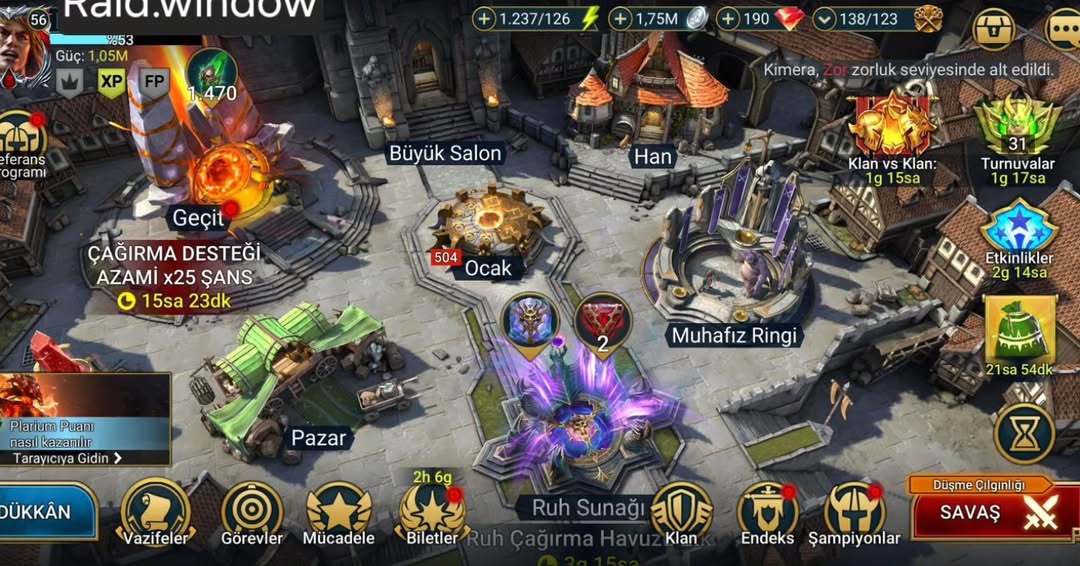Open the Mücadele challenges icon
The height and width of the screenshot is (566, 1080).
pos(338,510)
